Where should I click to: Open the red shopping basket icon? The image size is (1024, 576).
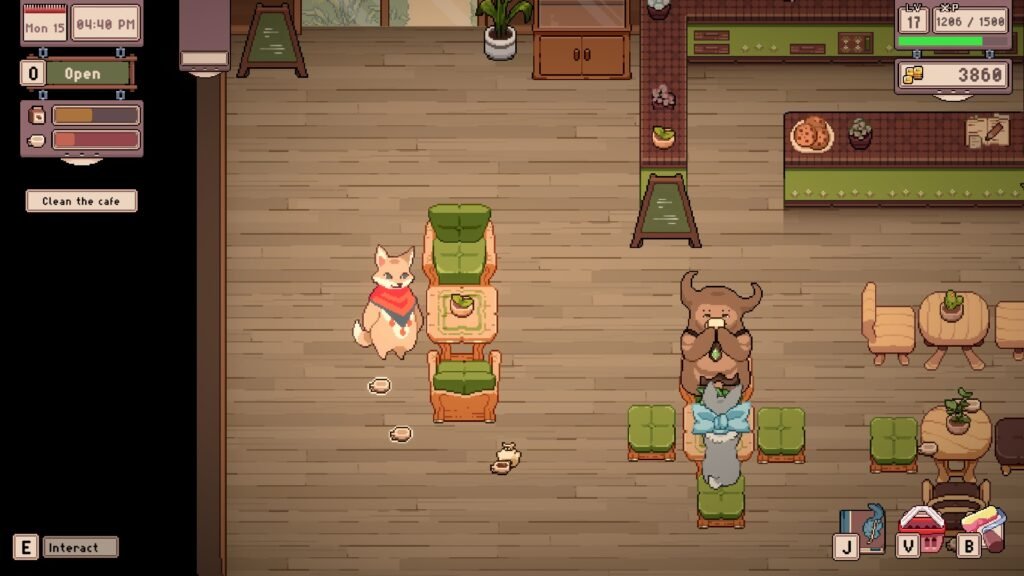coord(922,526)
